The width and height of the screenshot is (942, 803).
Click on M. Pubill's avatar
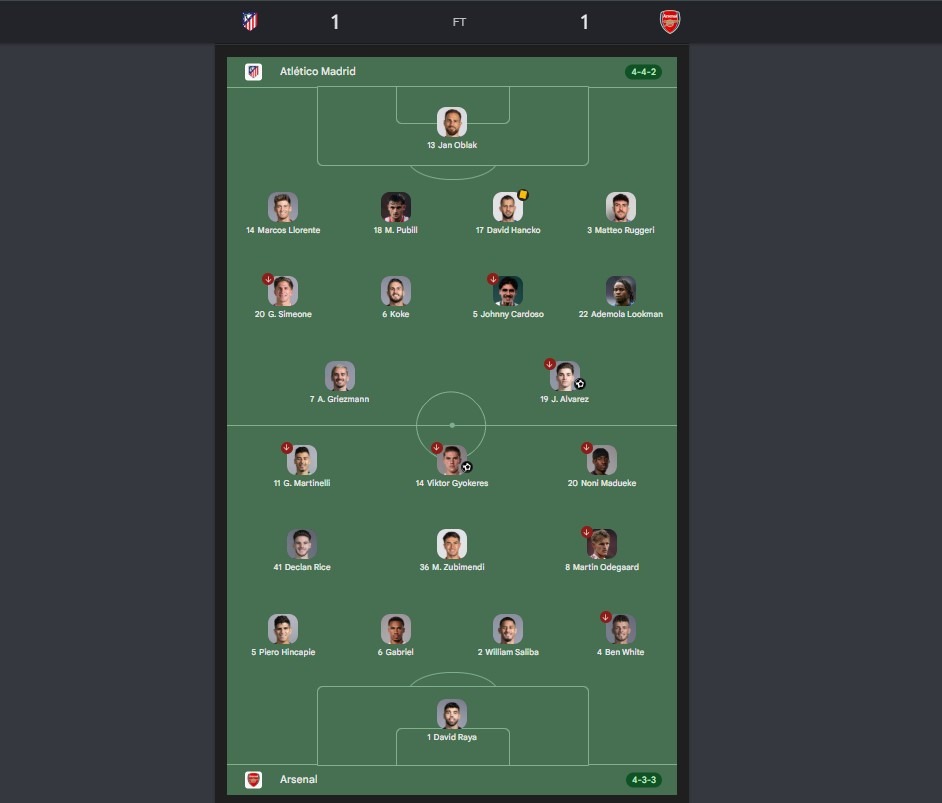coord(396,207)
